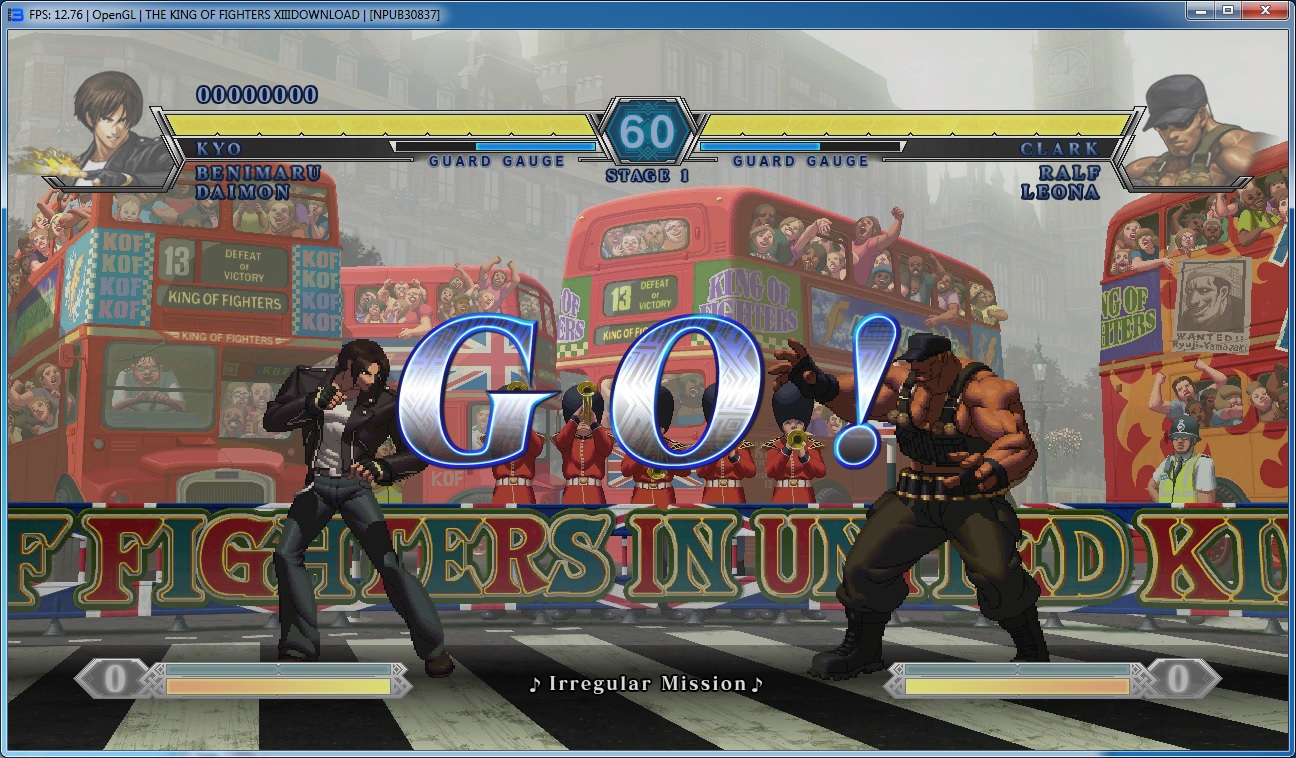Maximize the emulator window
The width and height of the screenshot is (1296, 758).
click(x=1227, y=10)
